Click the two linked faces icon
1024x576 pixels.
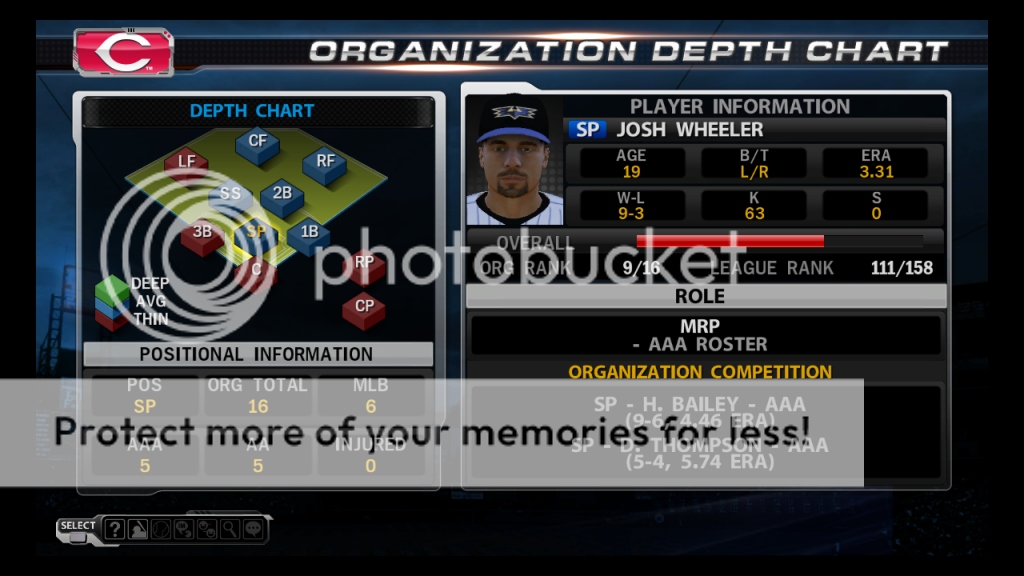click(207, 529)
